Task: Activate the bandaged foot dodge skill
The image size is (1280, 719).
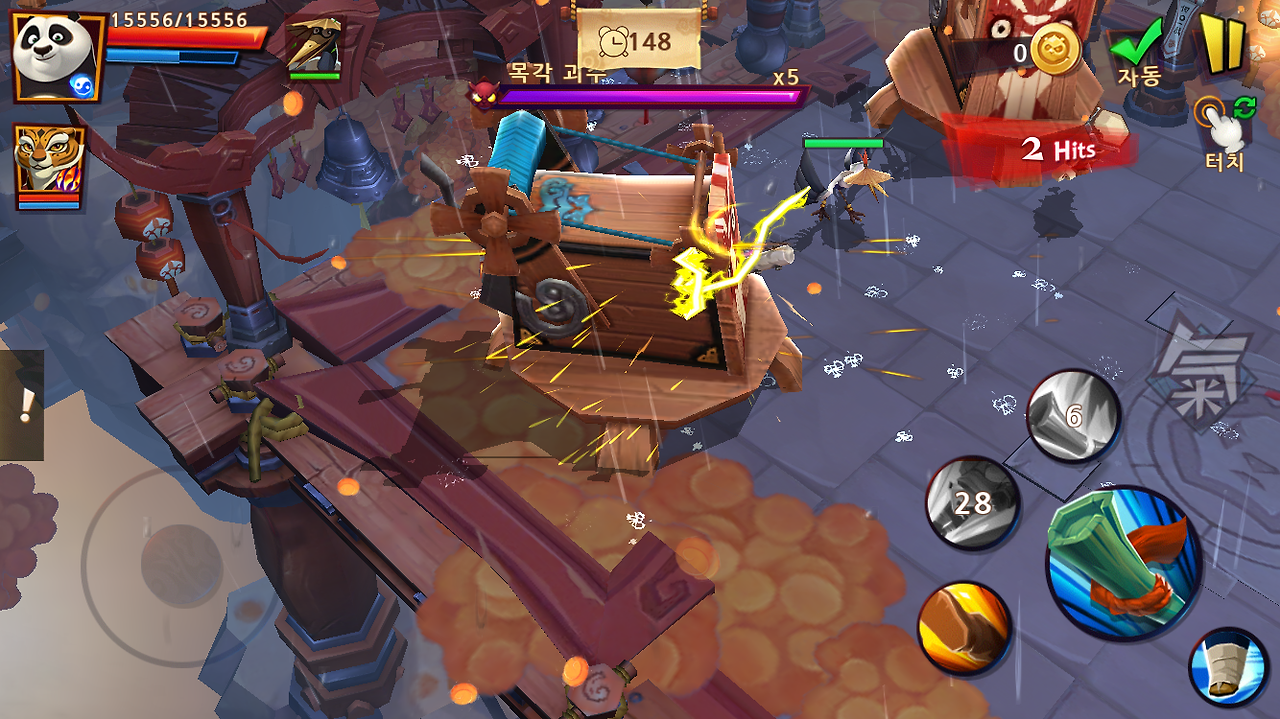Action: pyautogui.click(x=1228, y=667)
